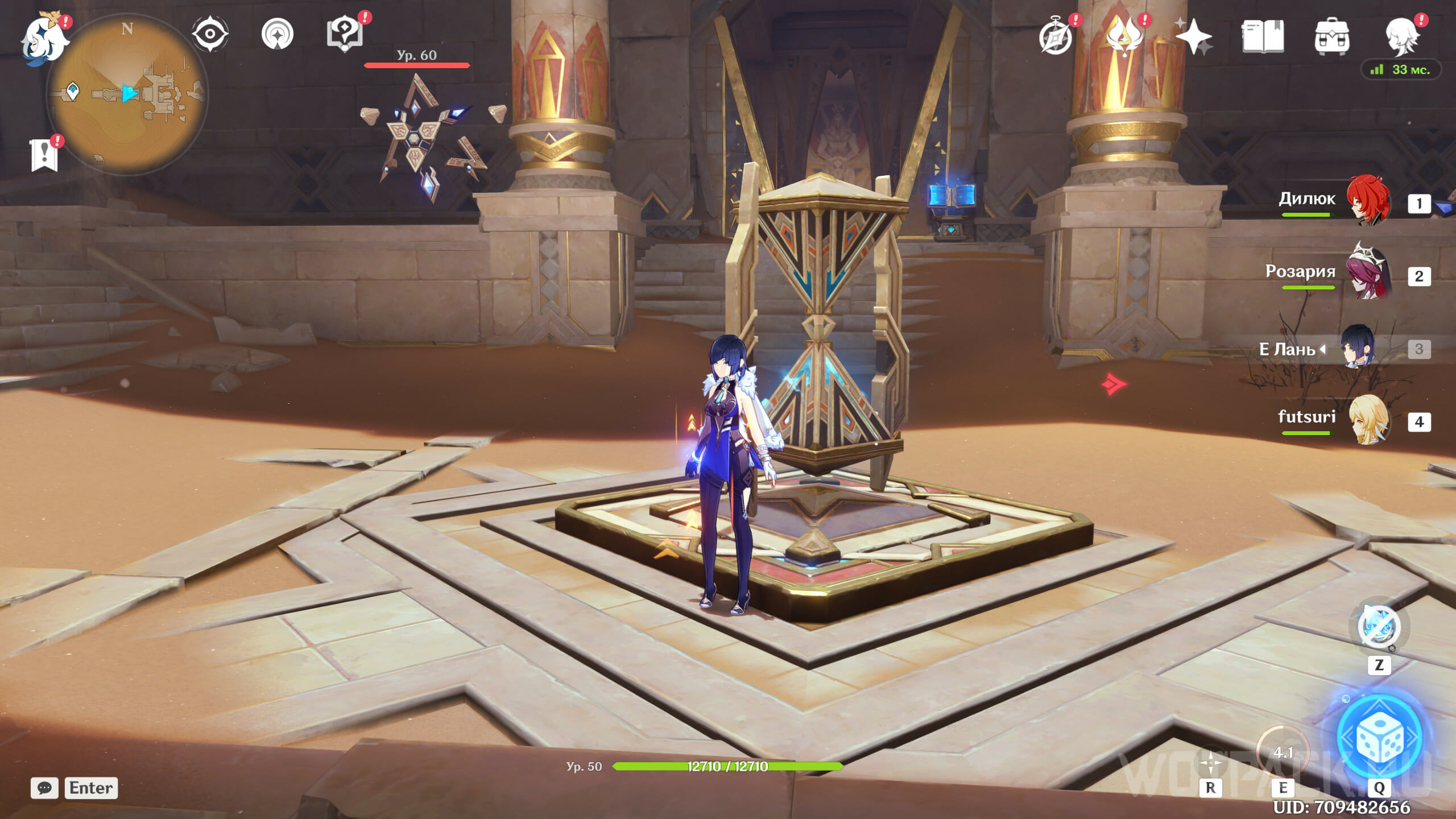
Task: Open the Paimon menu icon
Action: [43, 39]
